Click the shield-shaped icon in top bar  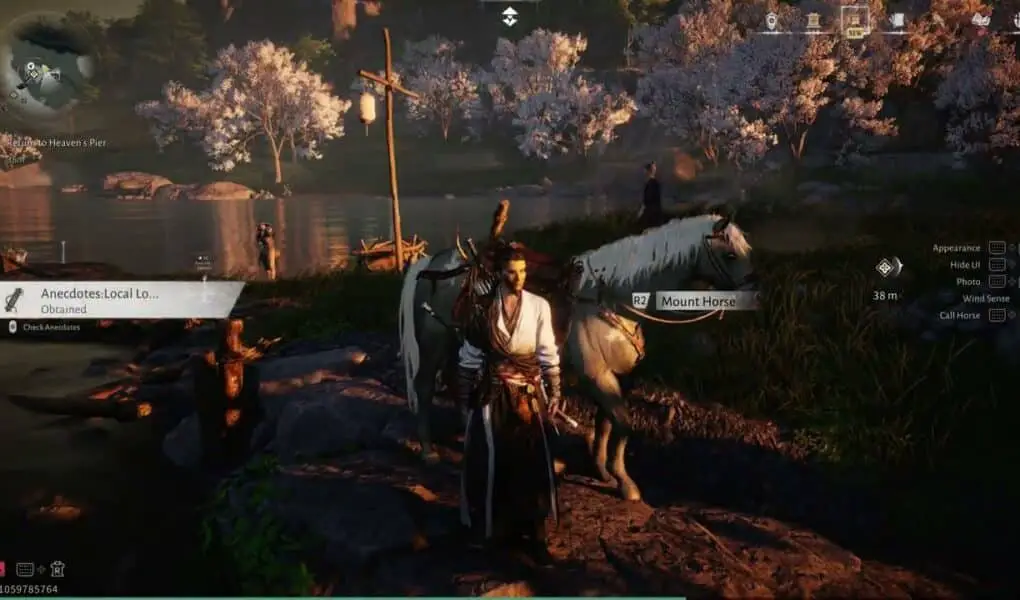coord(771,20)
